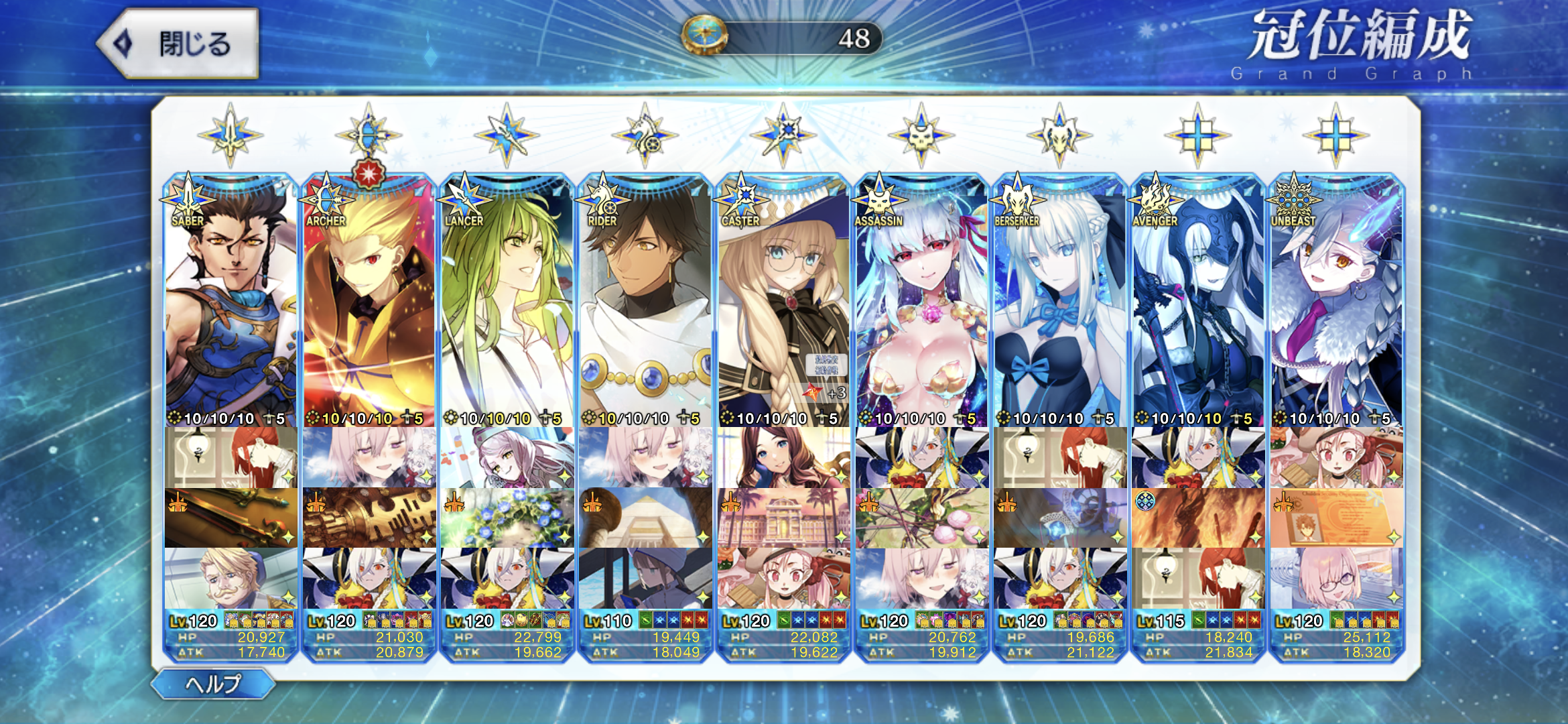Select the mustached man portrait under Saber

[231, 578]
